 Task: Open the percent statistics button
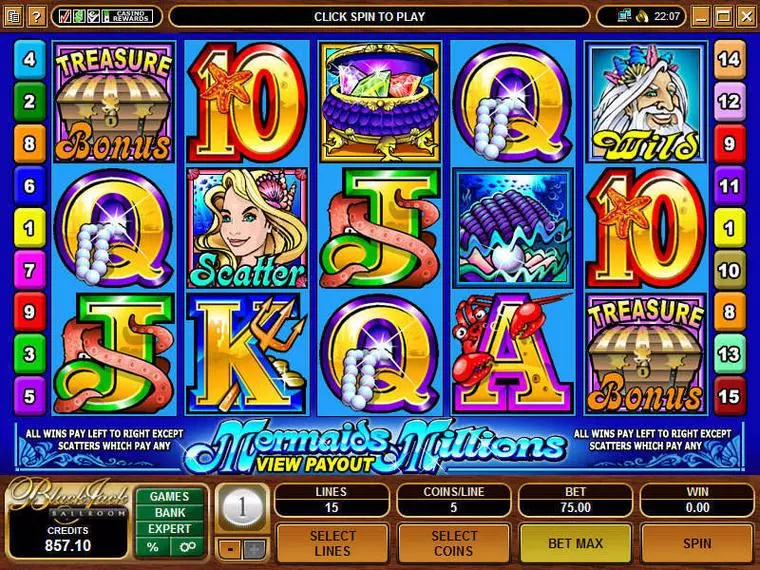click(153, 547)
